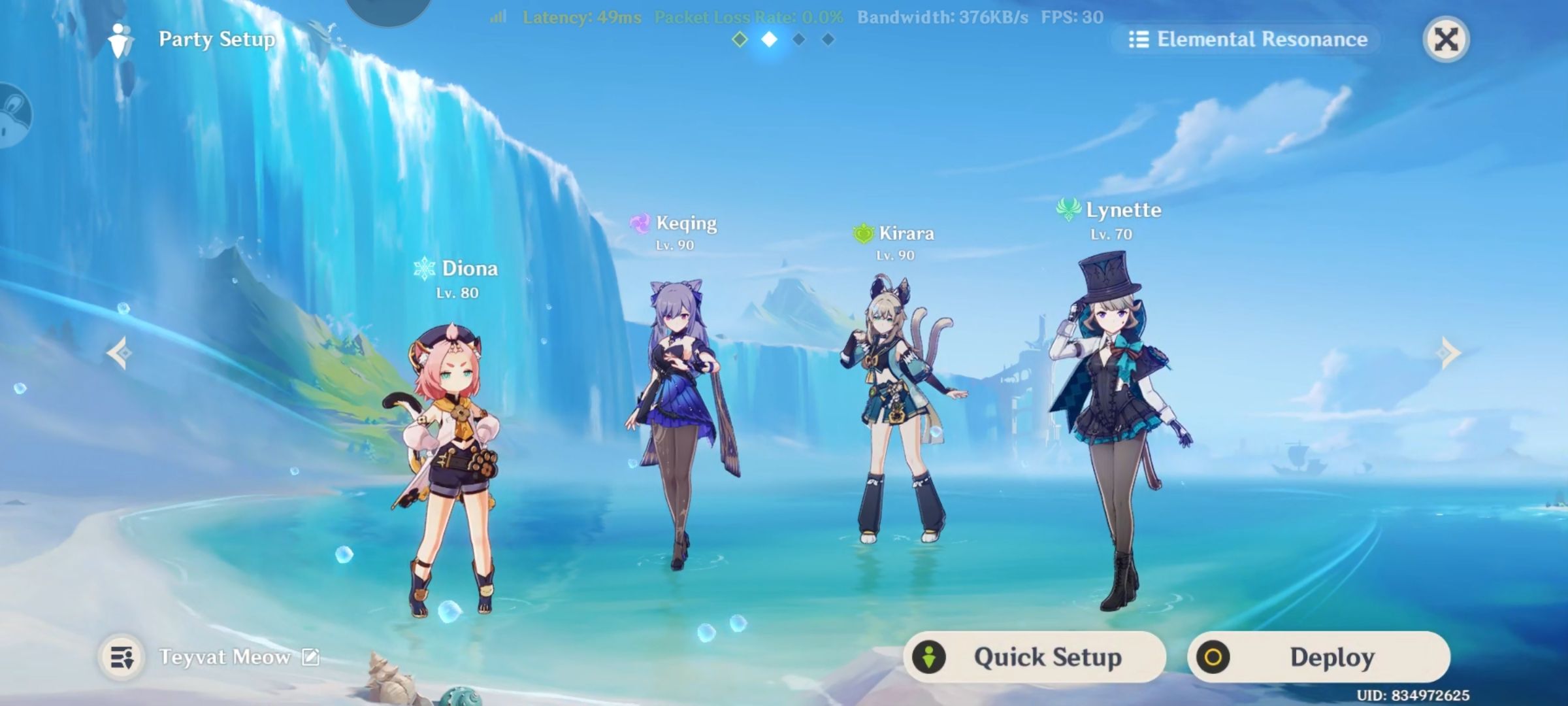
Task: Click the list icon inside Elemental Resonance button
Action: (x=1139, y=39)
